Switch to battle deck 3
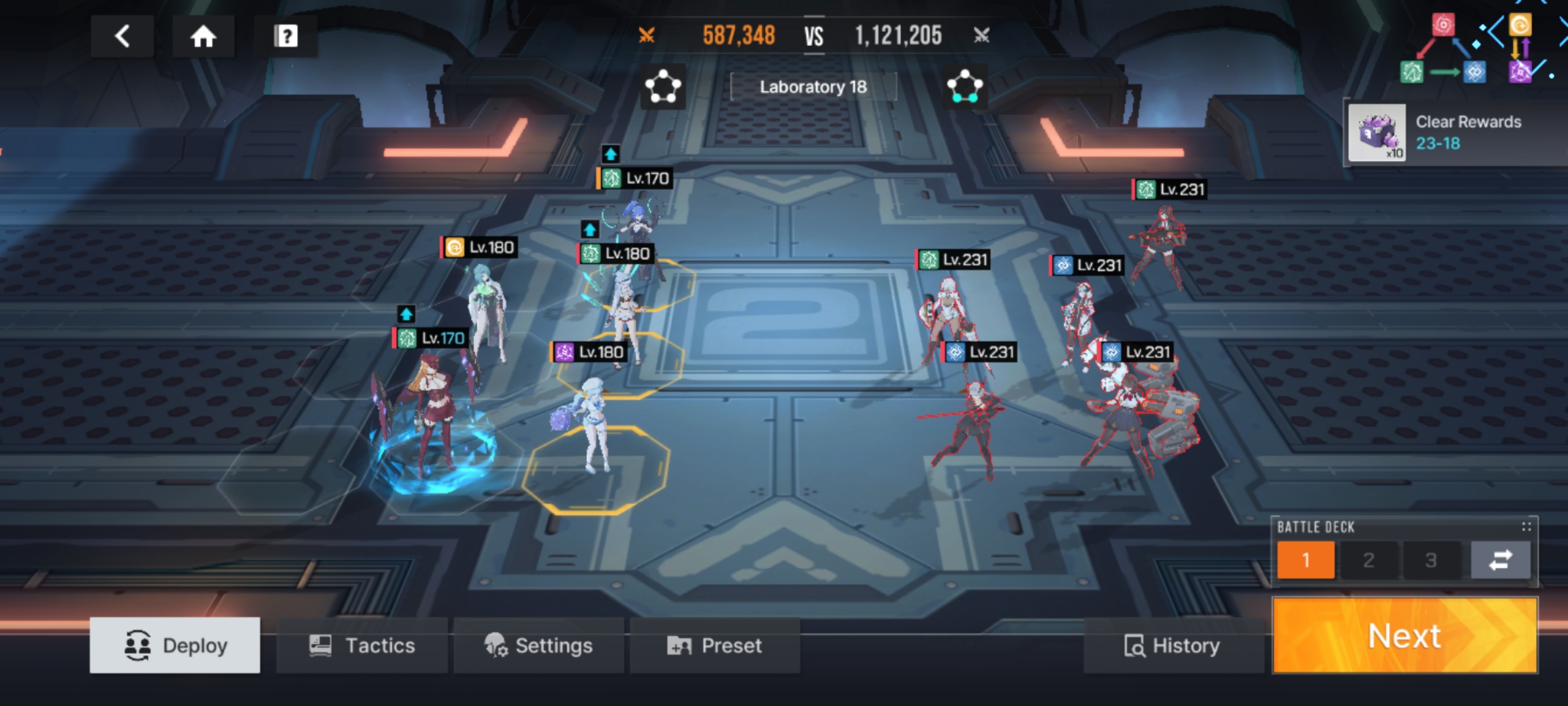The width and height of the screenshot is (1568, 706). (1431, 560)
